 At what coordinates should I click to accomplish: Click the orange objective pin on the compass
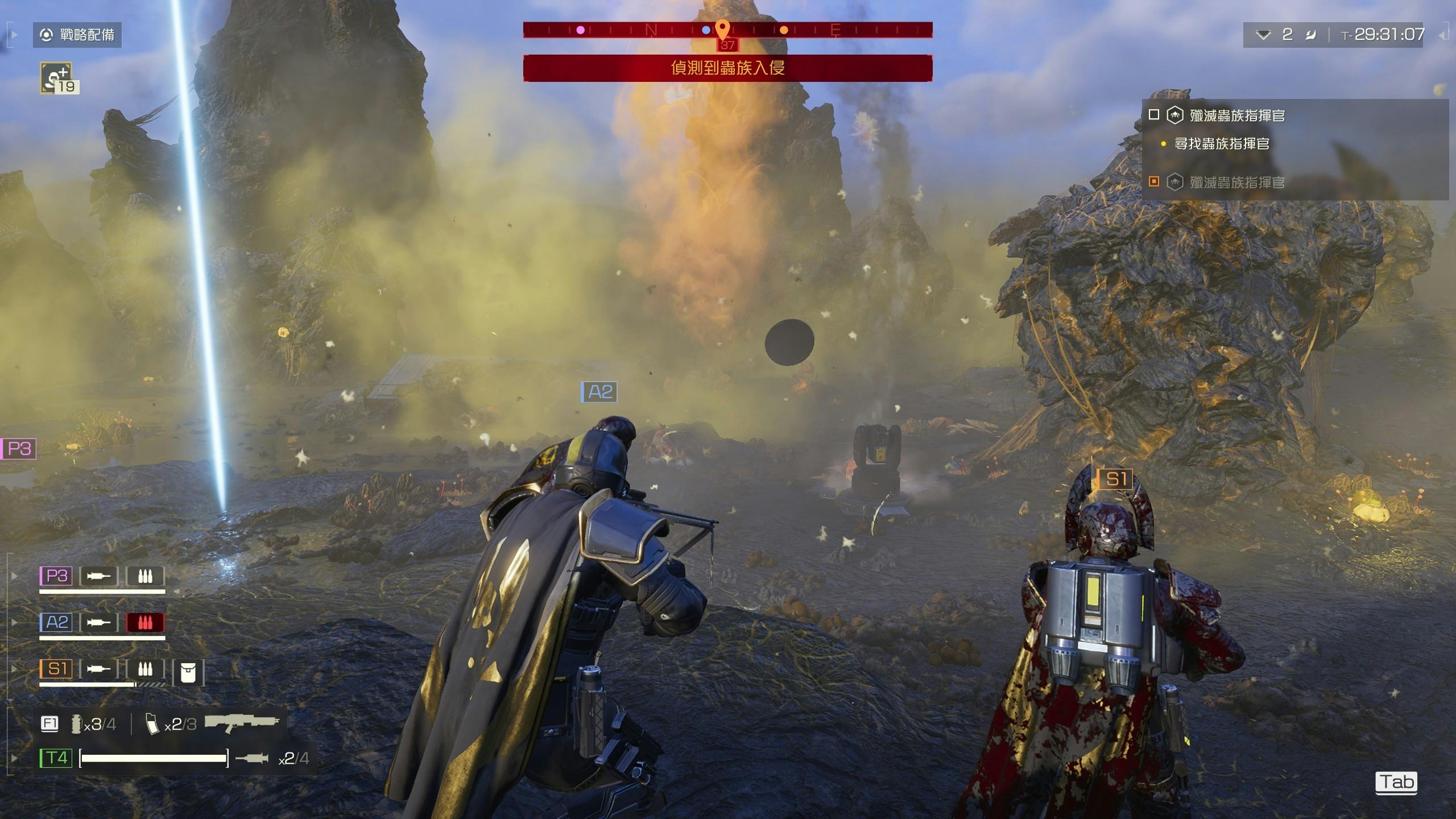(722, 28)
